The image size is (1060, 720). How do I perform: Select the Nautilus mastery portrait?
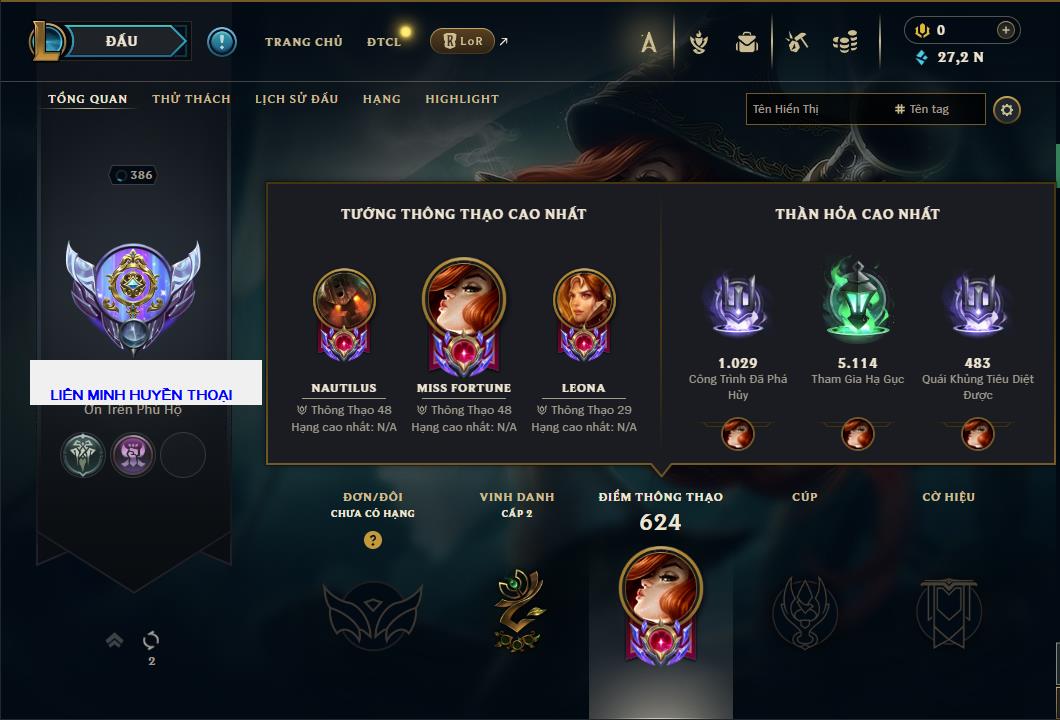tap(344, 300)
